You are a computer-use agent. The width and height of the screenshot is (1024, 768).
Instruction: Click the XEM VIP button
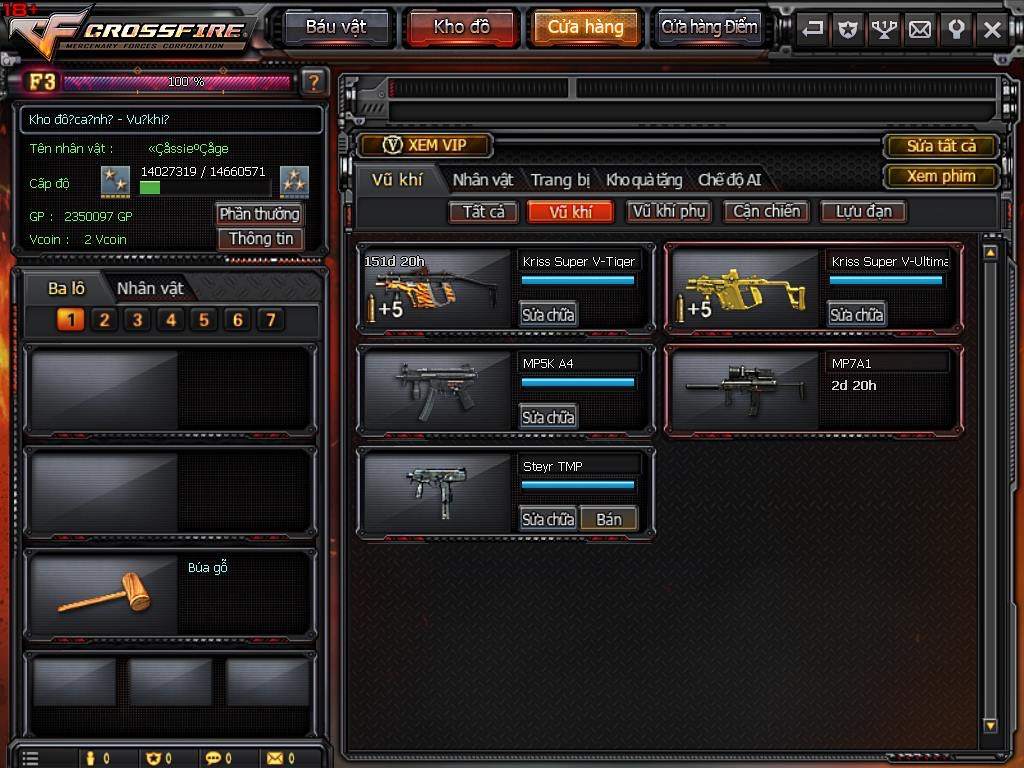[425, 145]
